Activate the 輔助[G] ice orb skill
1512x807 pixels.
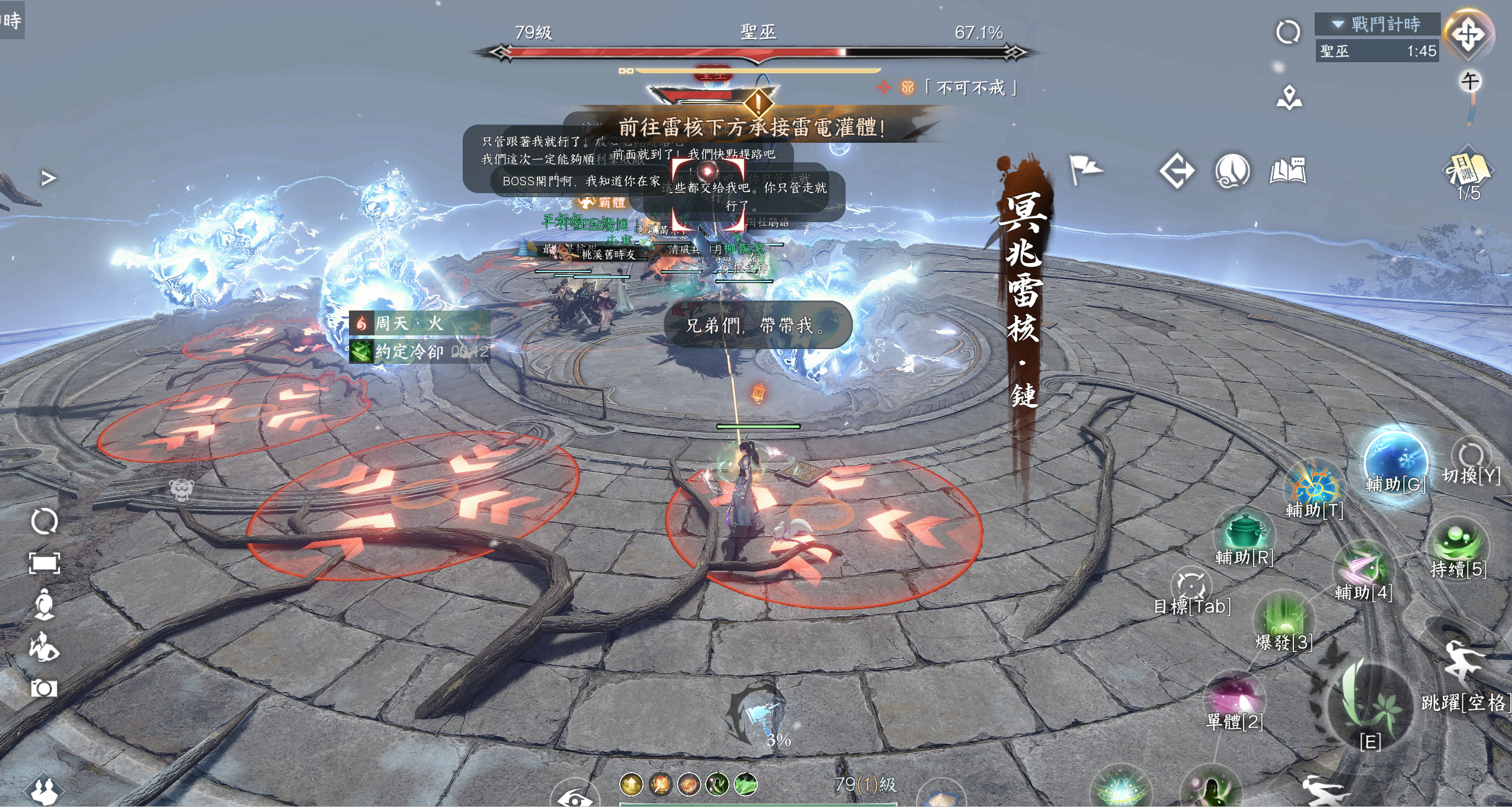click(x=1395, y=462)
